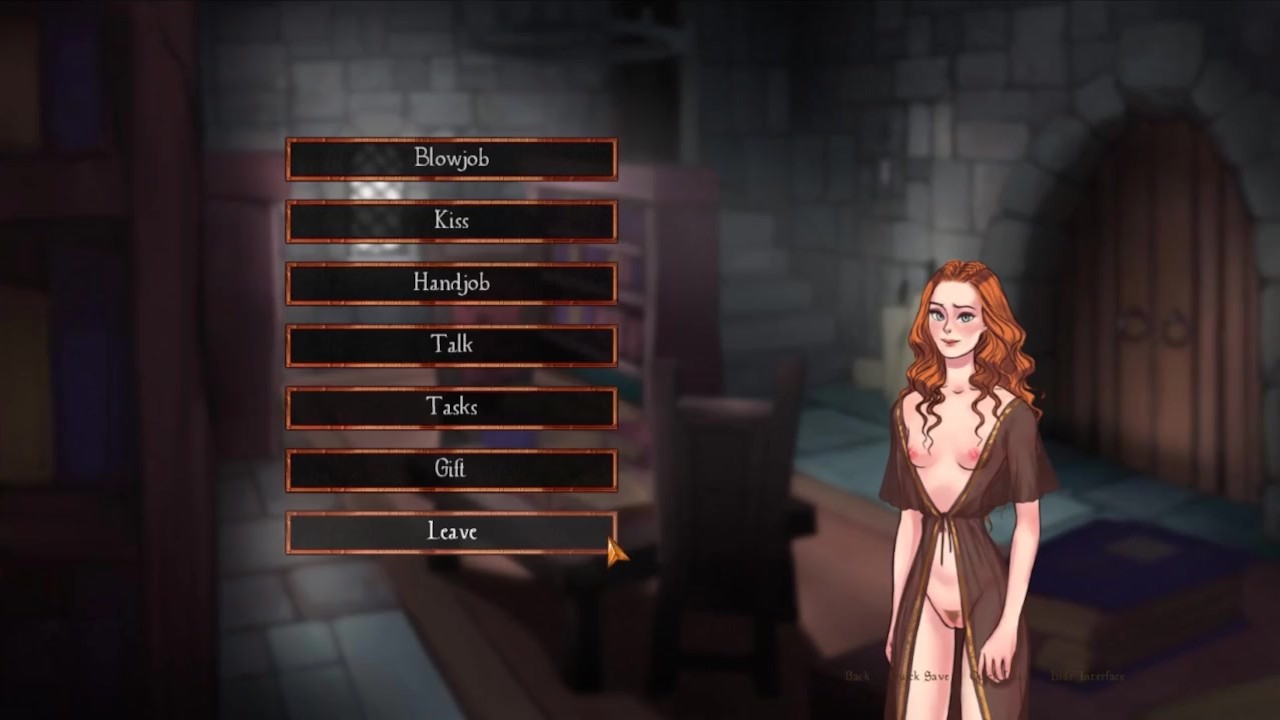
Task: Click the Back quick-menu button
Action: [857, 677]
